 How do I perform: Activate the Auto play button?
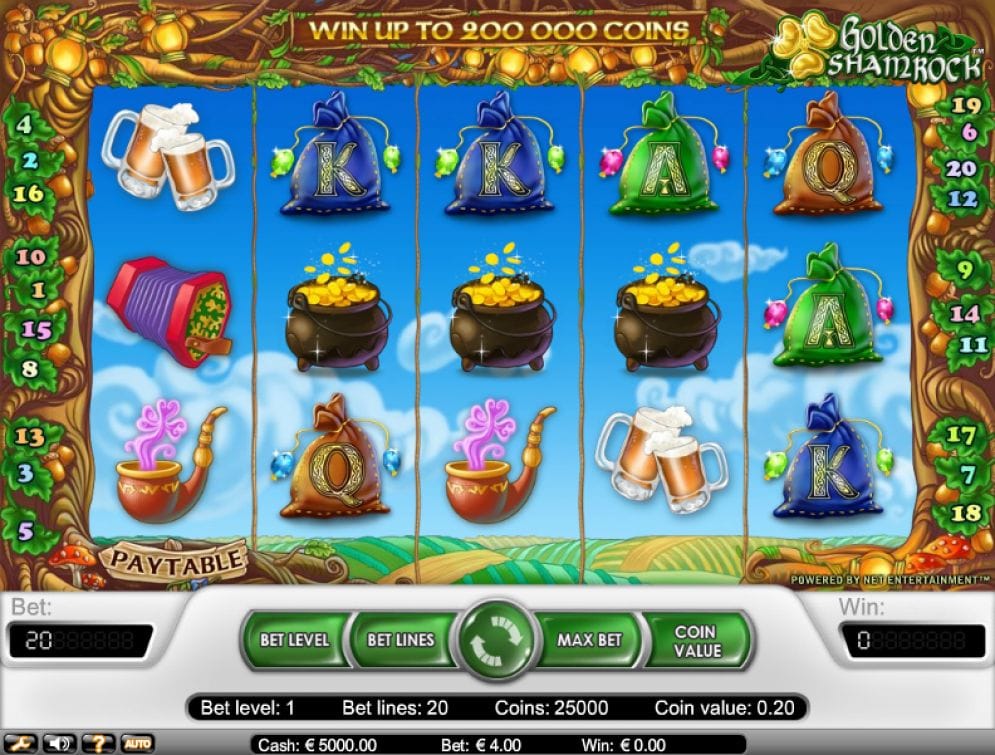tap(137, 744)
